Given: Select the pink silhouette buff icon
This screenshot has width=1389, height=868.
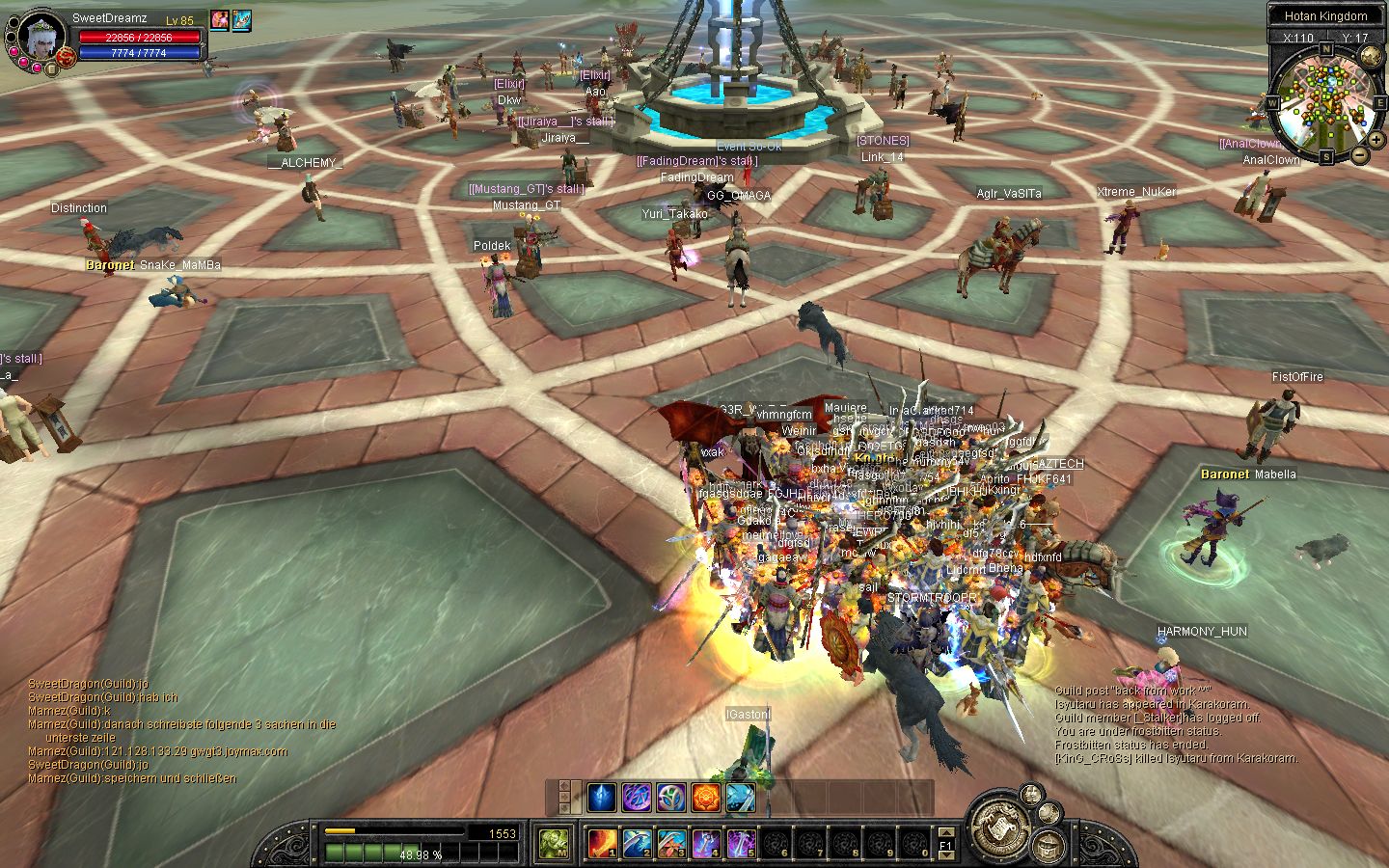Looking at the screenshot, I should [x=220, y=20].
